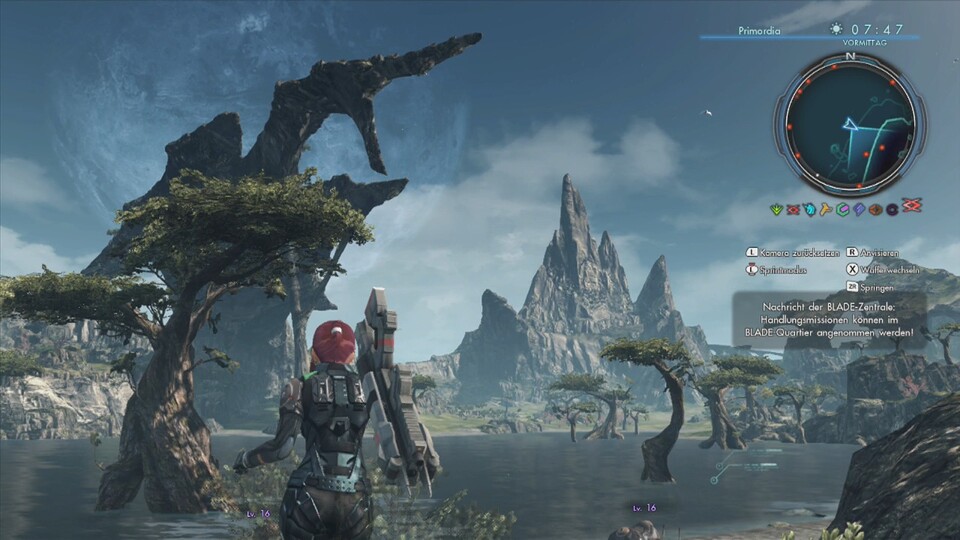This screenshot has width=960, height=540.
Task: Click the large red crossed icon at row end
Action: click(x=911, y=205)
